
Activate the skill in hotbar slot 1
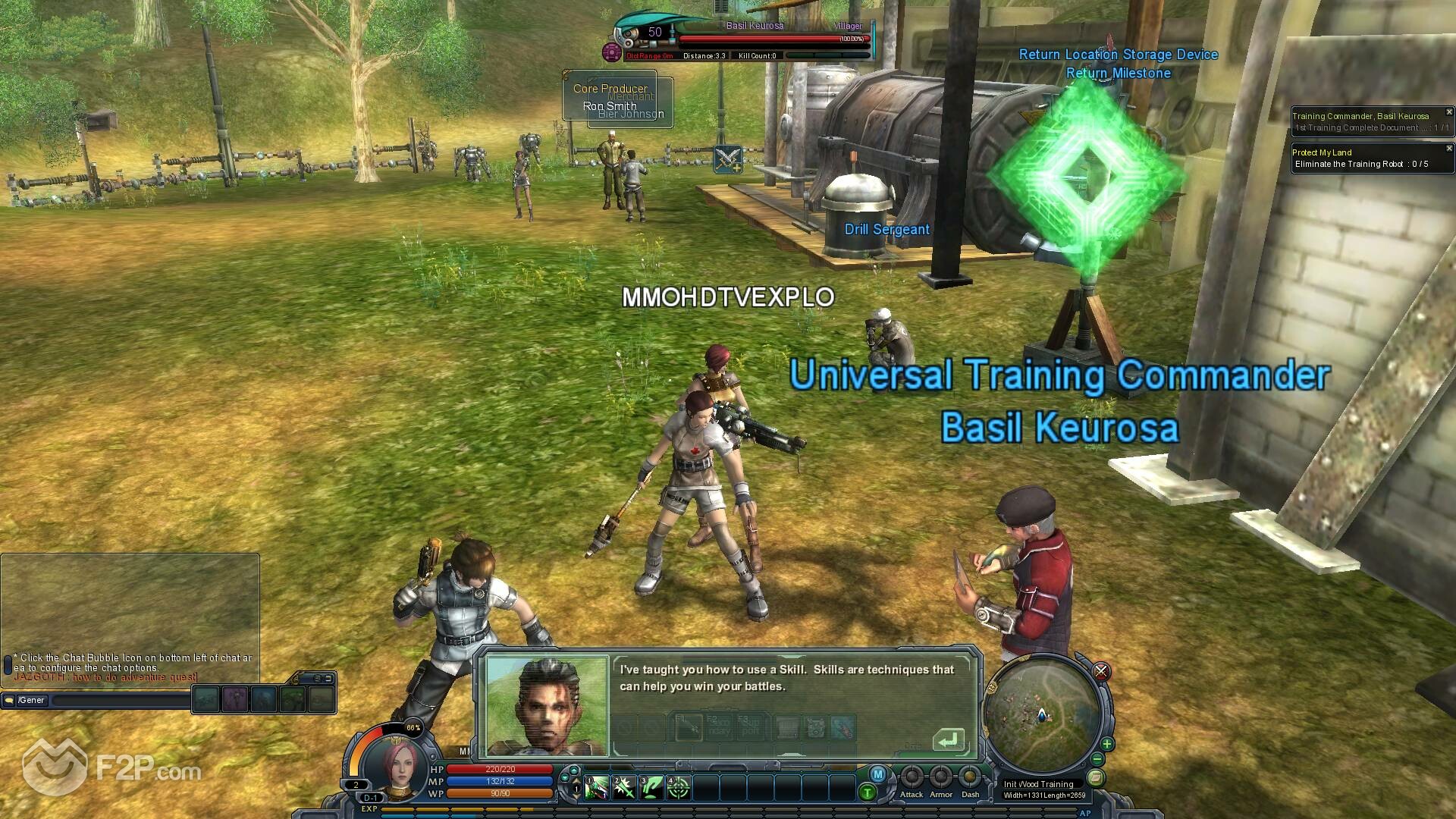pos(597,789)
